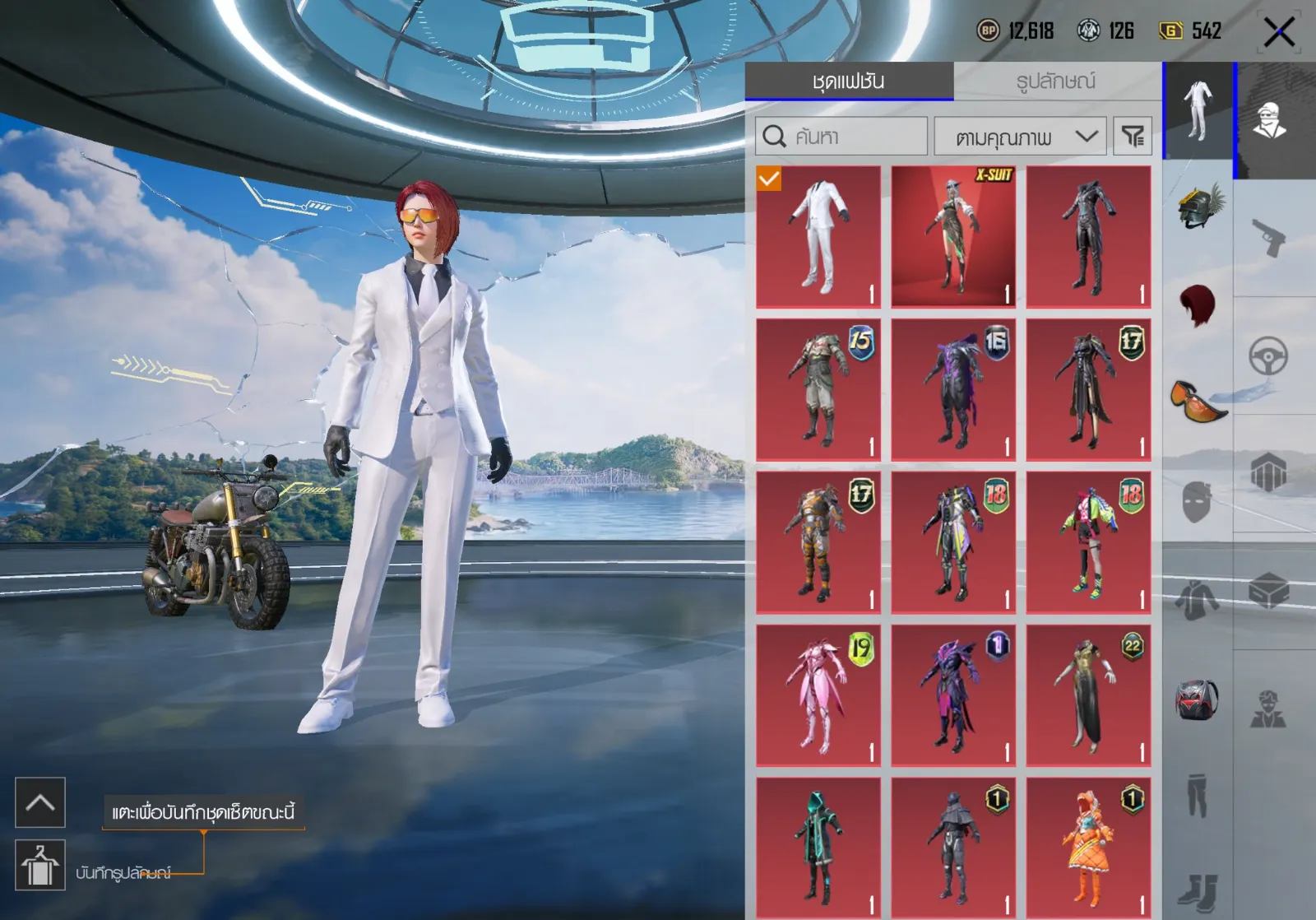Screen dimensions: 1316x920
Task: Open the backpack category
Action: [1198, 699]
